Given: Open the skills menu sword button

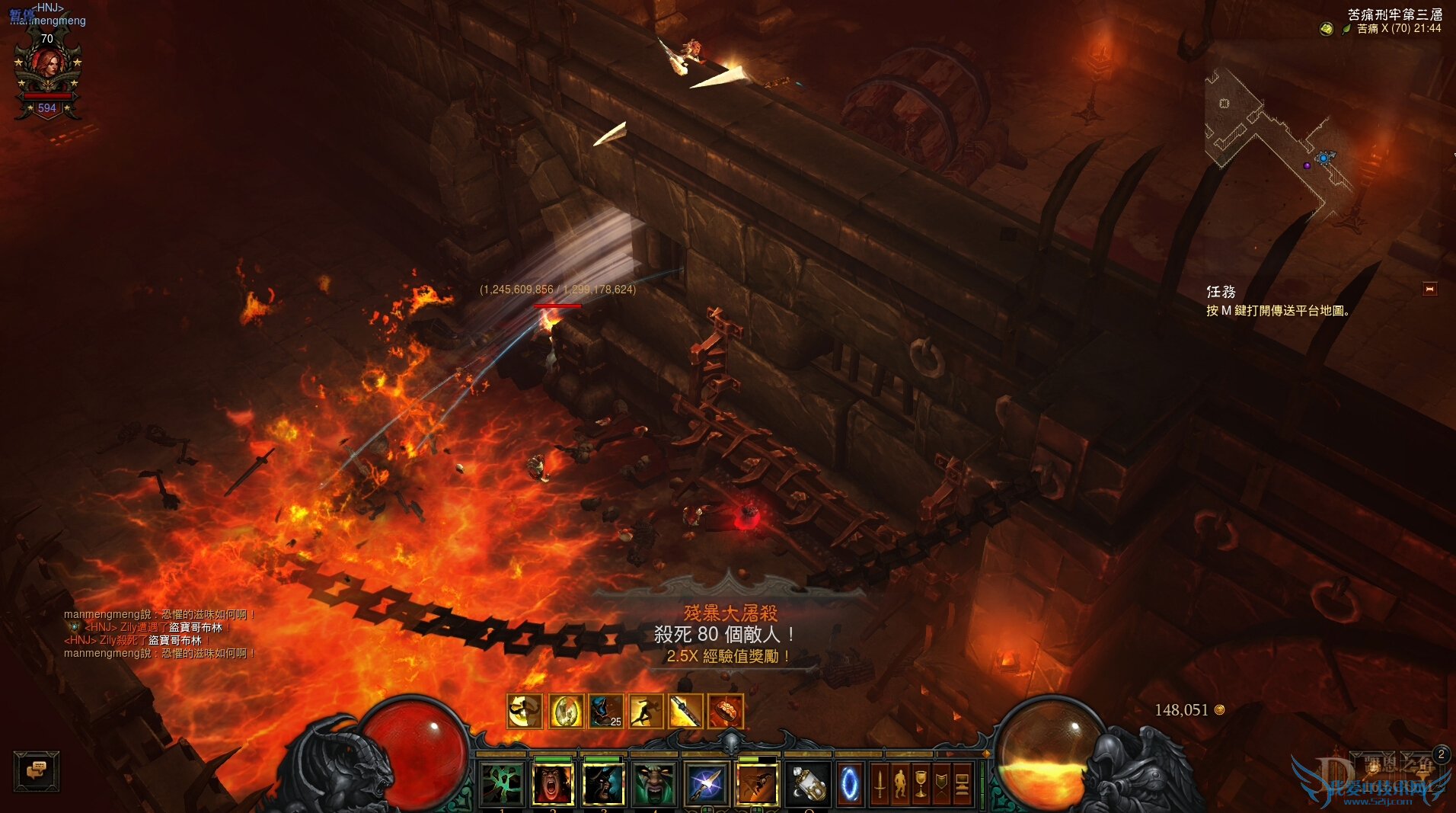Looking at the screenshot, I should [x=880, y=783].
